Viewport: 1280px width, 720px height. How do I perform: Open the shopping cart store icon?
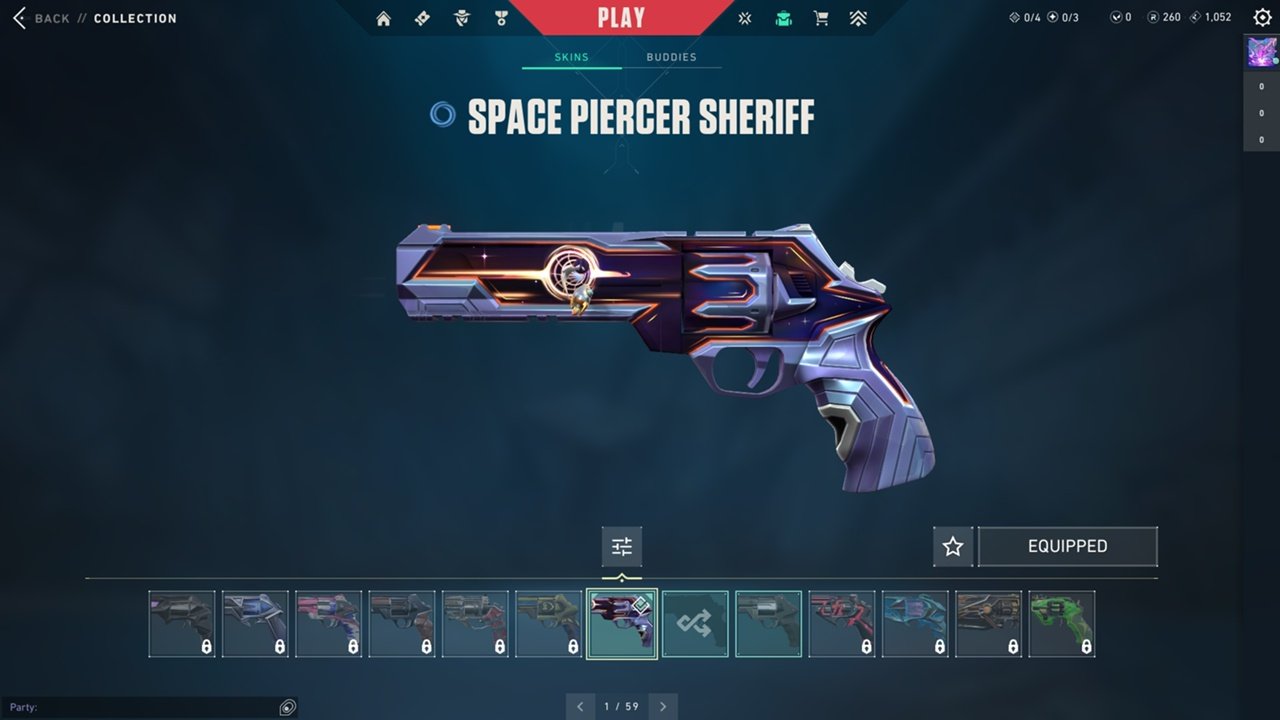pos(821,18)
